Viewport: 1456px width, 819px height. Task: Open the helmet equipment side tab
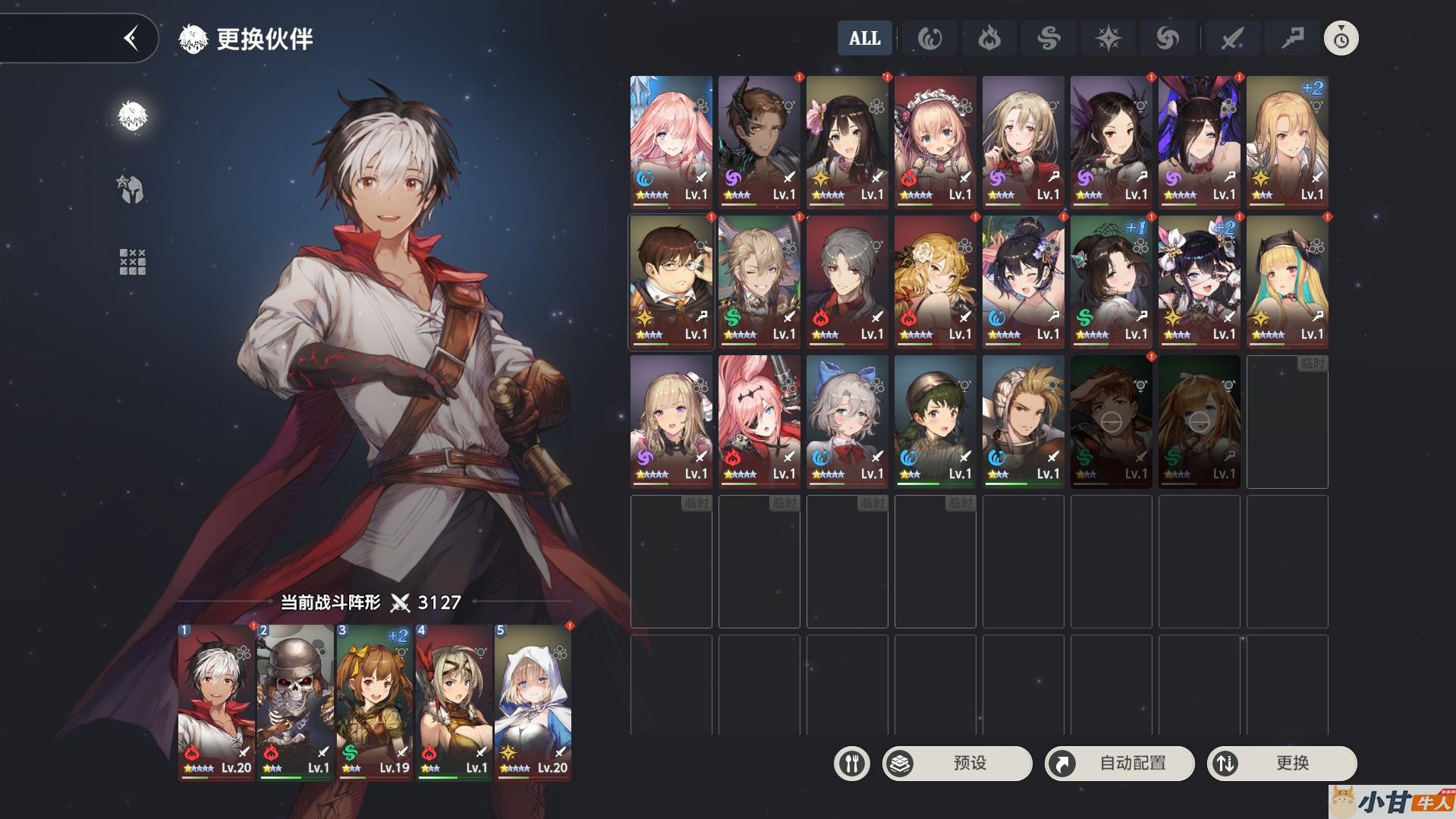point(132,189)
